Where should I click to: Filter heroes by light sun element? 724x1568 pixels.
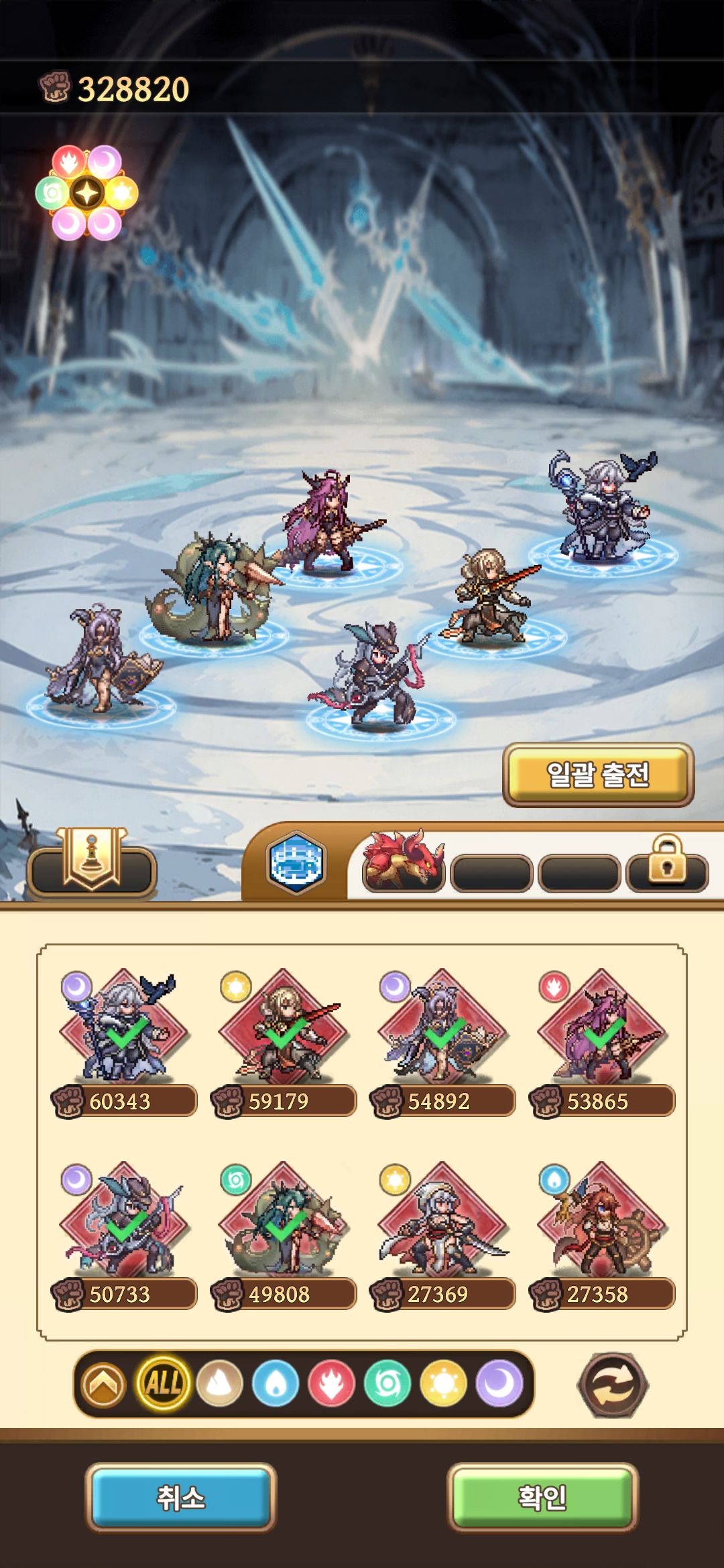443,1383
